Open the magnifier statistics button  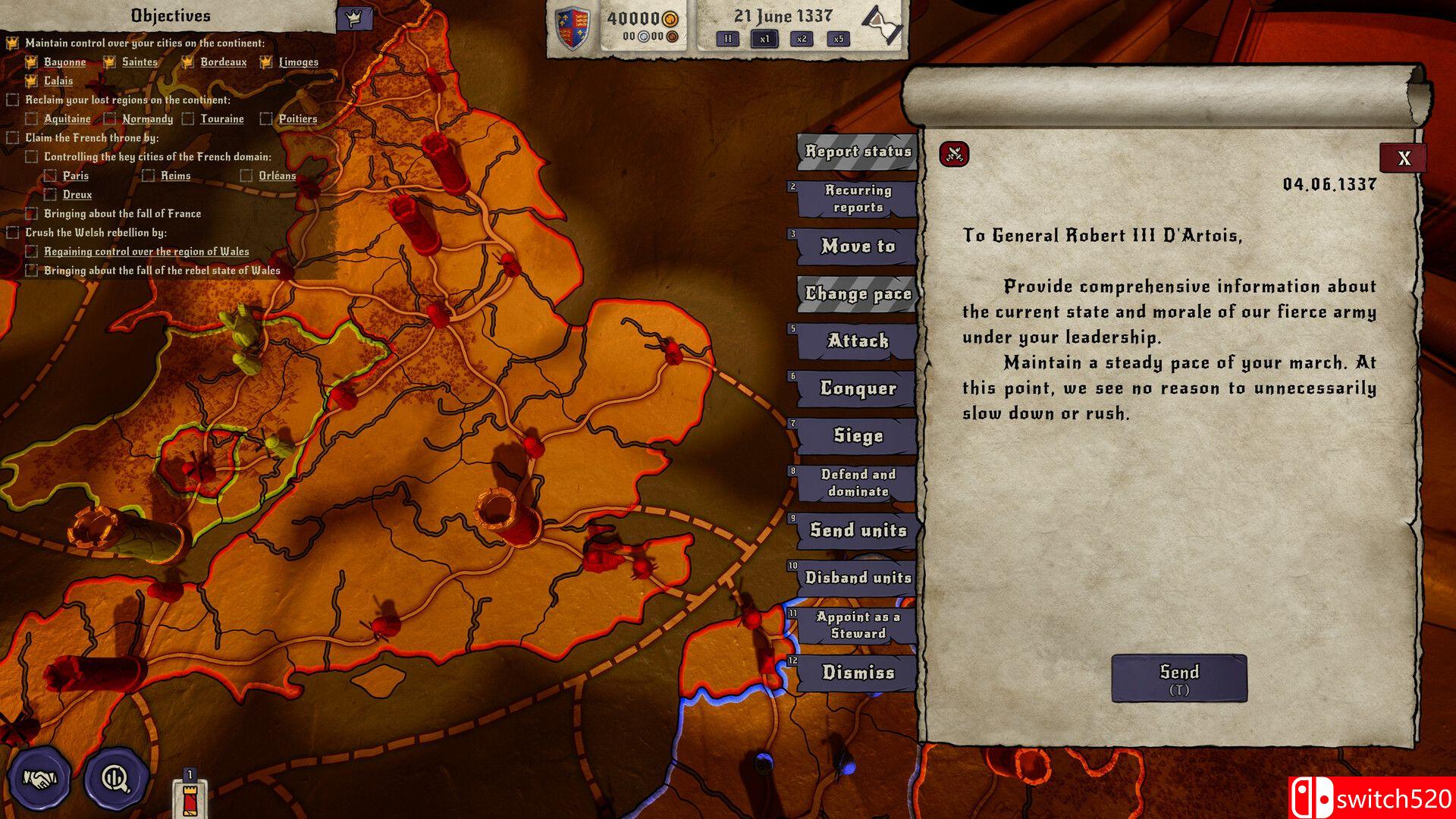click(116, 778)
